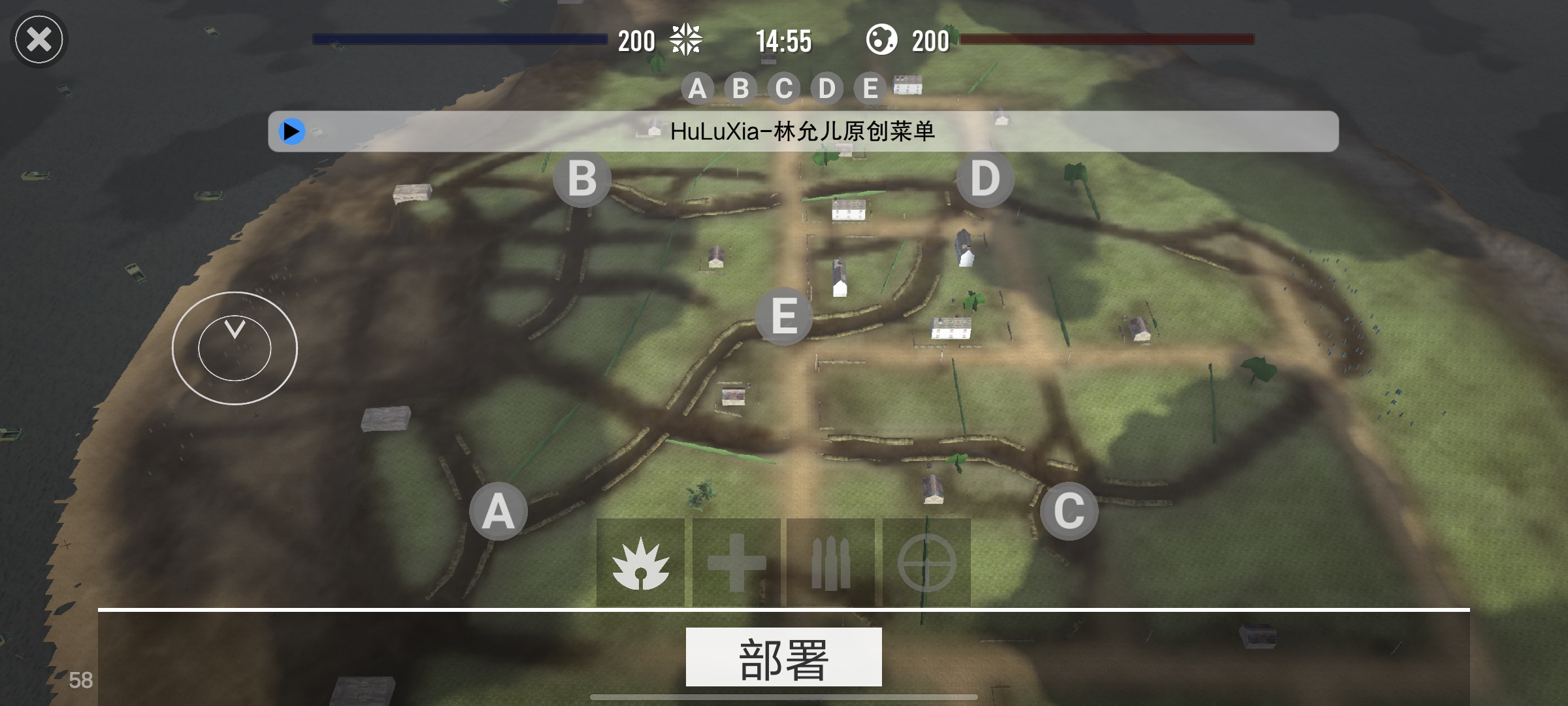Expand the HuLuXia menu with the blue arrow
The image size is (1568, 706).
[291, 131]
